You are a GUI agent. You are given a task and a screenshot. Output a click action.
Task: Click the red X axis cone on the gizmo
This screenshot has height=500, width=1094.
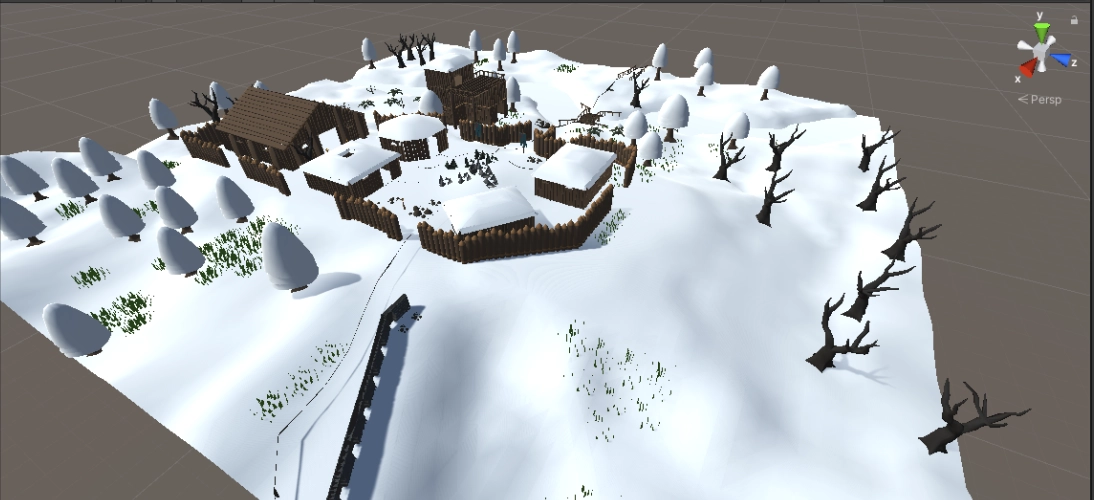coord(1027,69)
